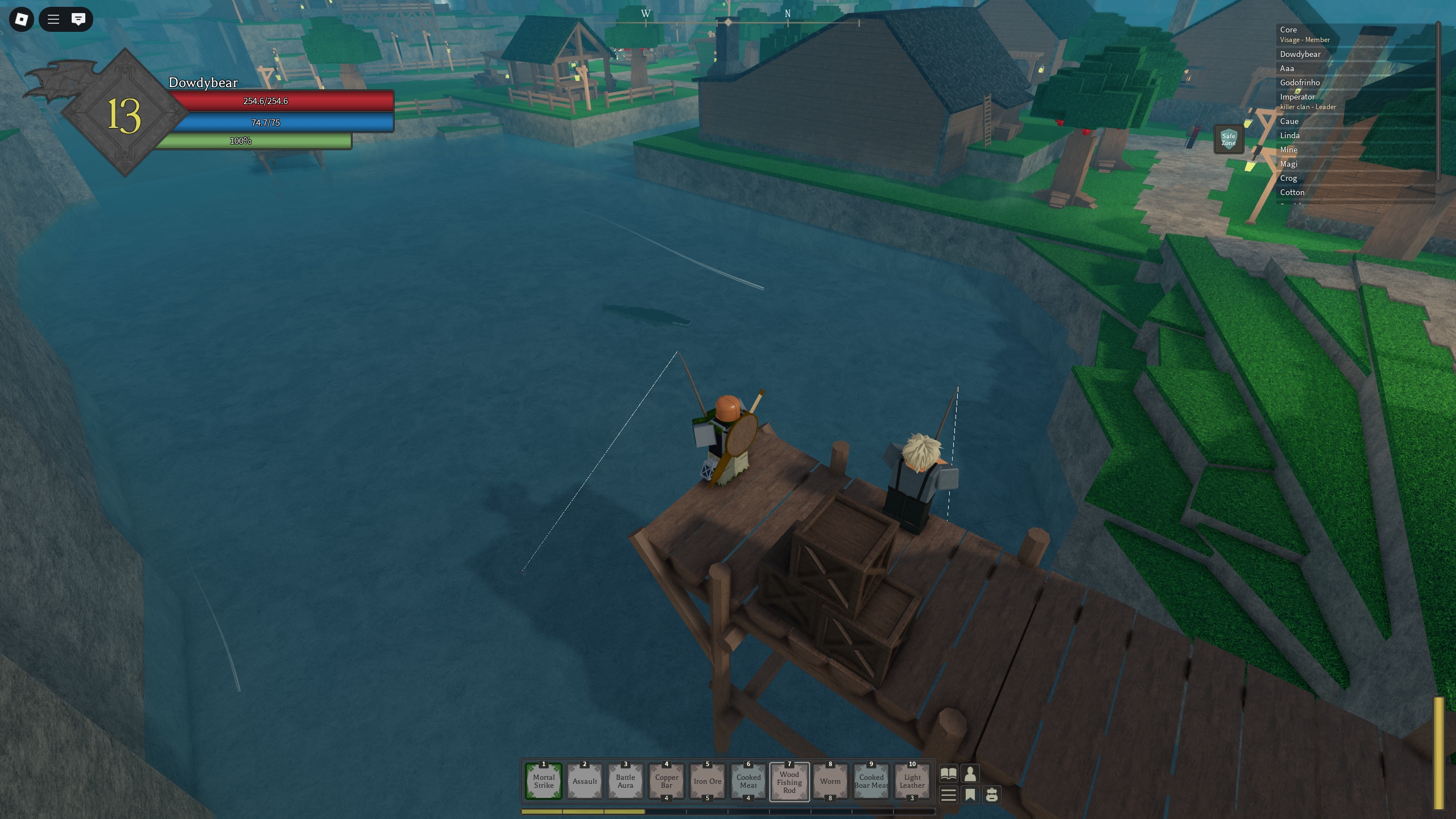Select the equipped Wood Fishing Rod in slot 7

789,781
